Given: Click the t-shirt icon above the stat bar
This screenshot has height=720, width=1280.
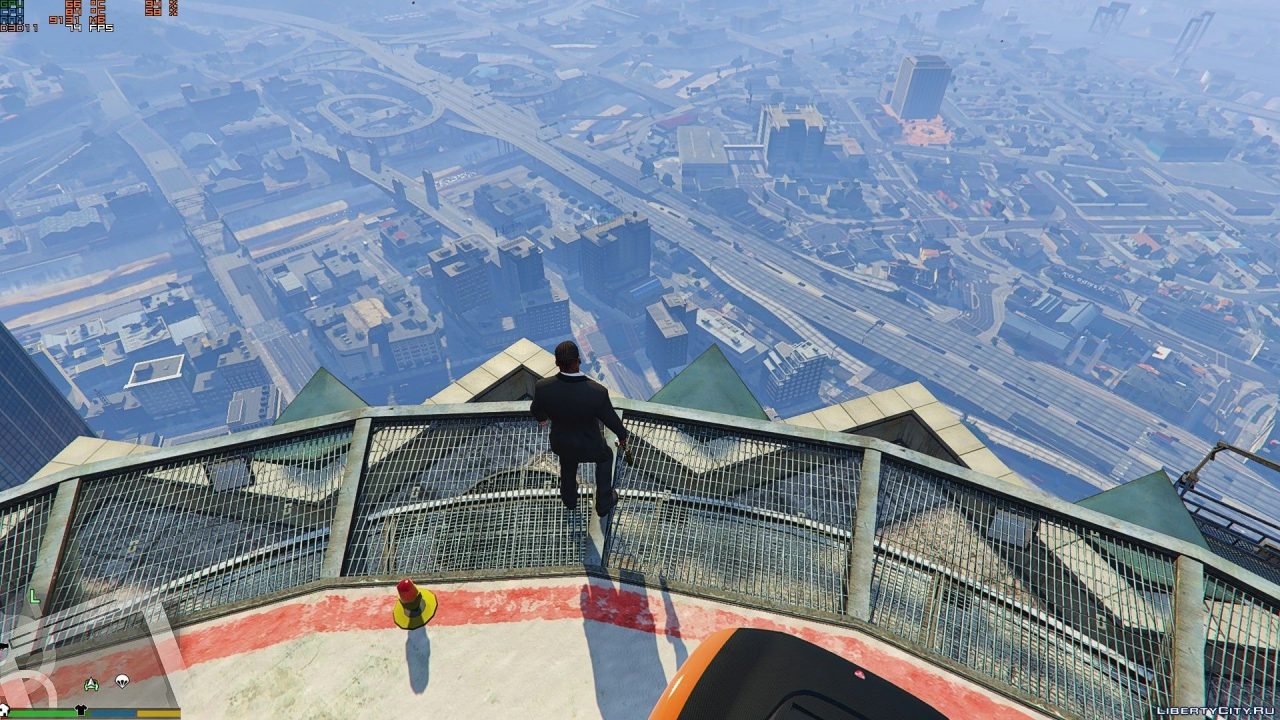Looking at the screenshot, I should tap(80, 709).
